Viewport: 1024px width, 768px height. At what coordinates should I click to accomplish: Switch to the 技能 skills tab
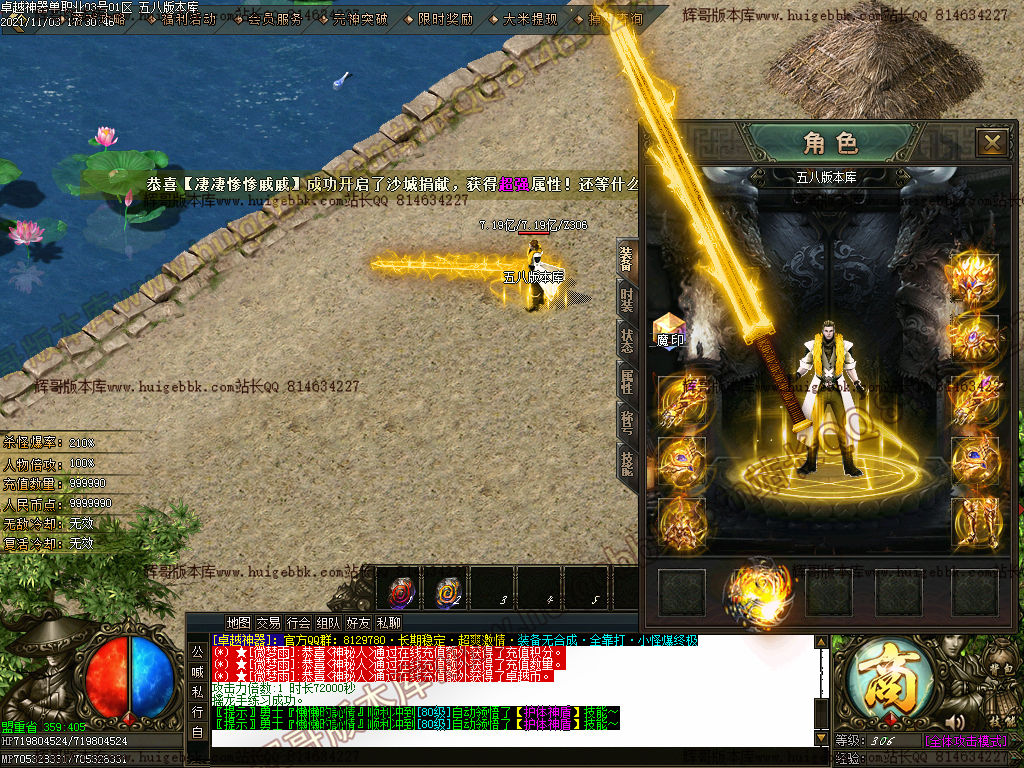pyautogui.click(x=627, y=462)
